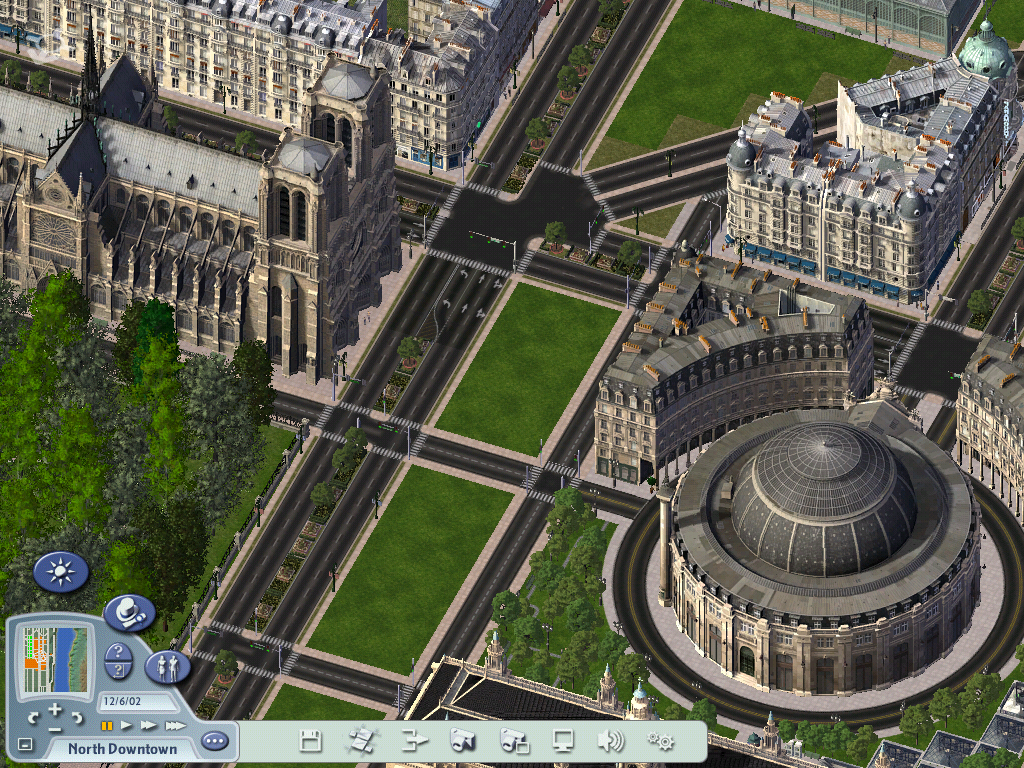Activate the upper question mark query tool
Image resolution: width=1024 pixels, height=768 pixels.
117,653
